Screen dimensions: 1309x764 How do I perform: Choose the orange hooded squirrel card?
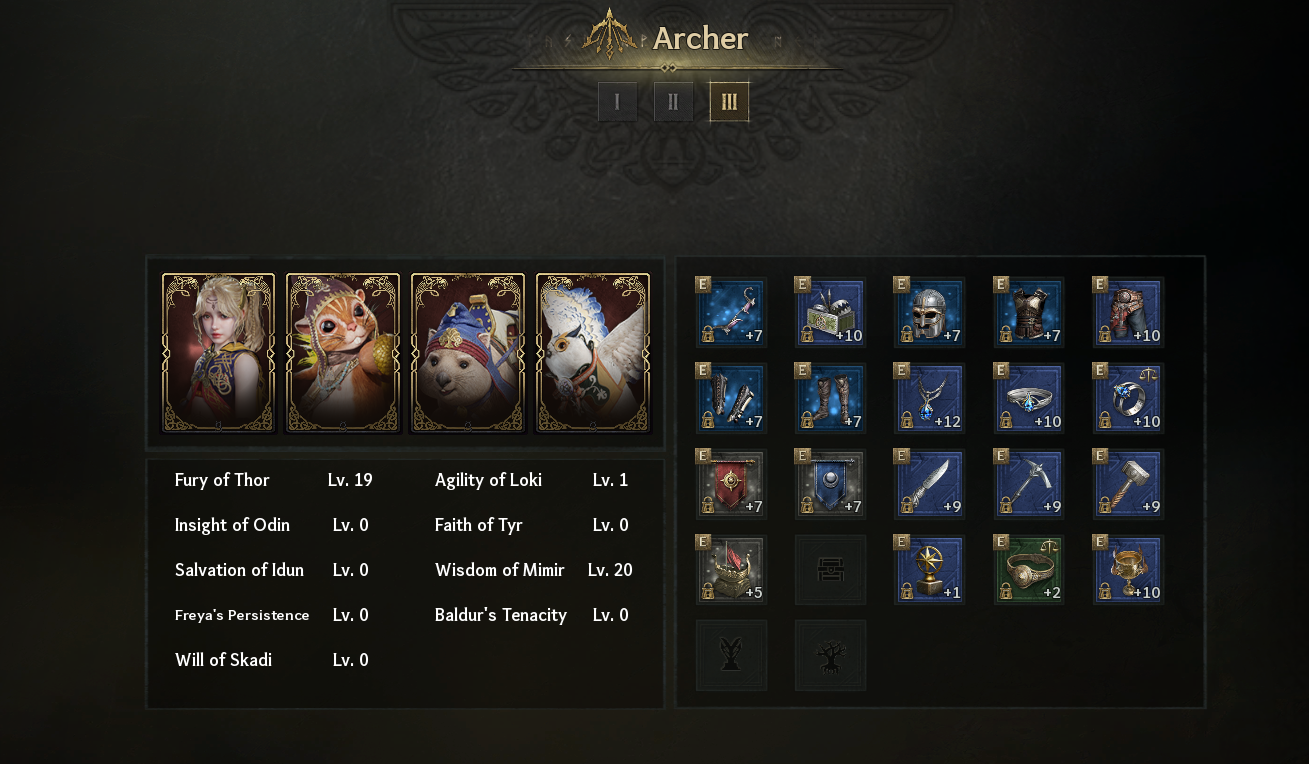click(x=343, y=353)
